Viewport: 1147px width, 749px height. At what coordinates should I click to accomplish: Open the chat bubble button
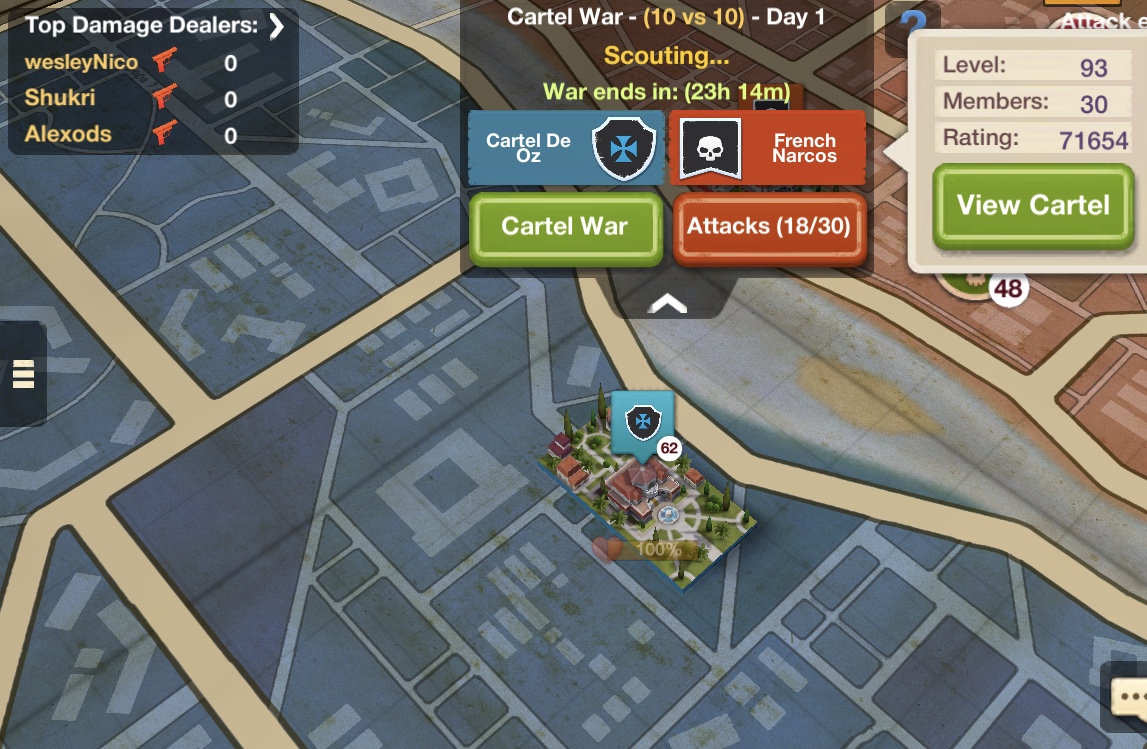tap(1127, 694)
